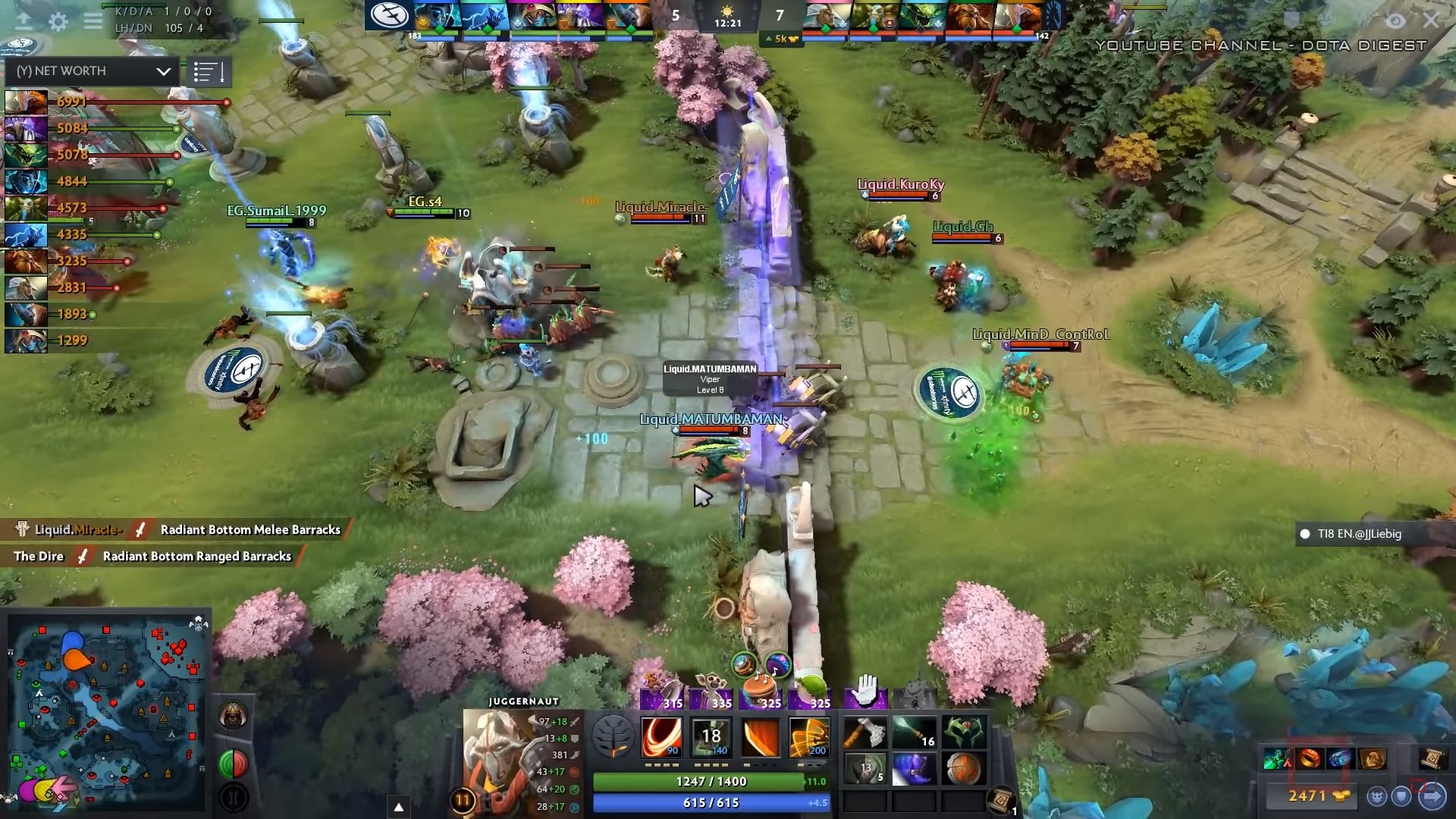Click the minimap
This screenshot has height=819, width=1456.
click(106, 713)
